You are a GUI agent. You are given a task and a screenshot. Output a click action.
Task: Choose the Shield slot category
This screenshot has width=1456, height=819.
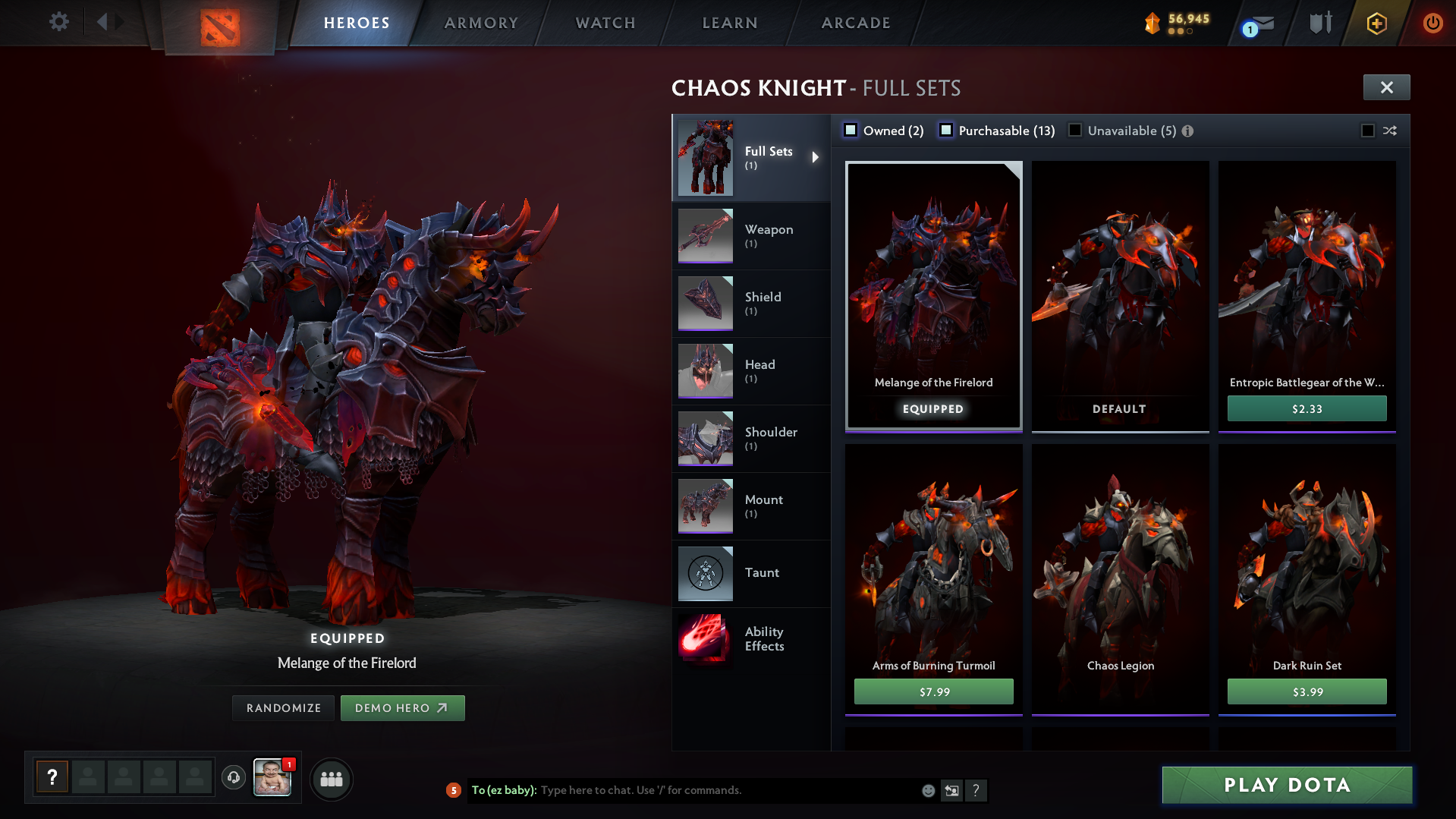tap(751, 304)
